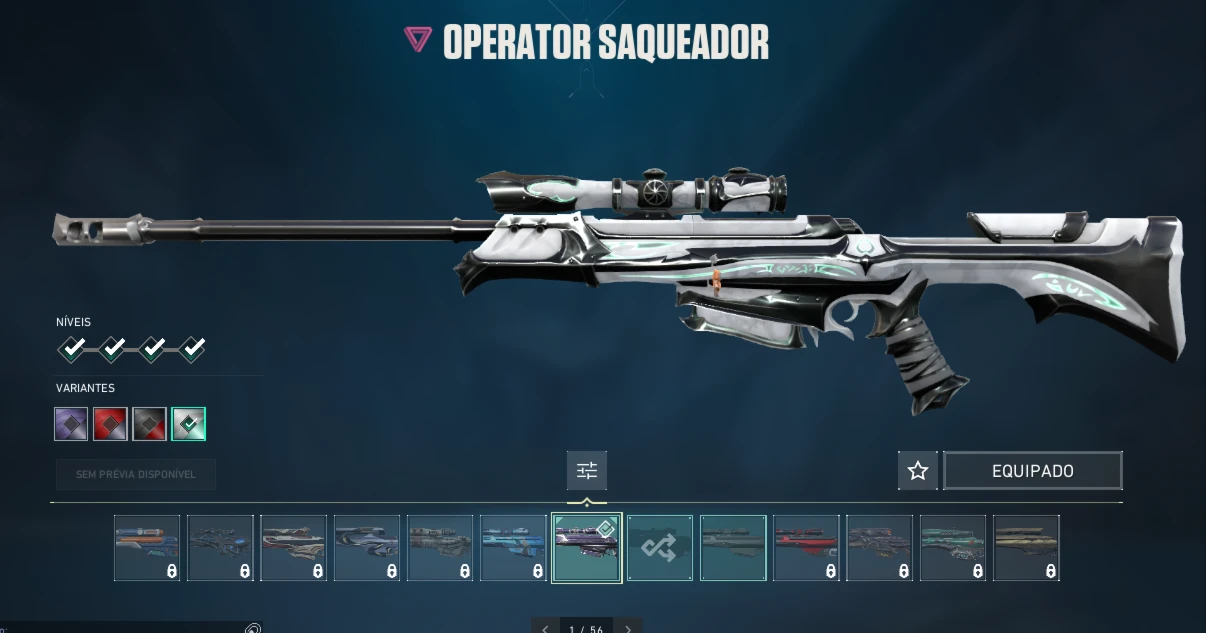This screenshot has height=633, width=1206.
Task: Select the last level checkmark under Níveis
Action: point(192,348)
